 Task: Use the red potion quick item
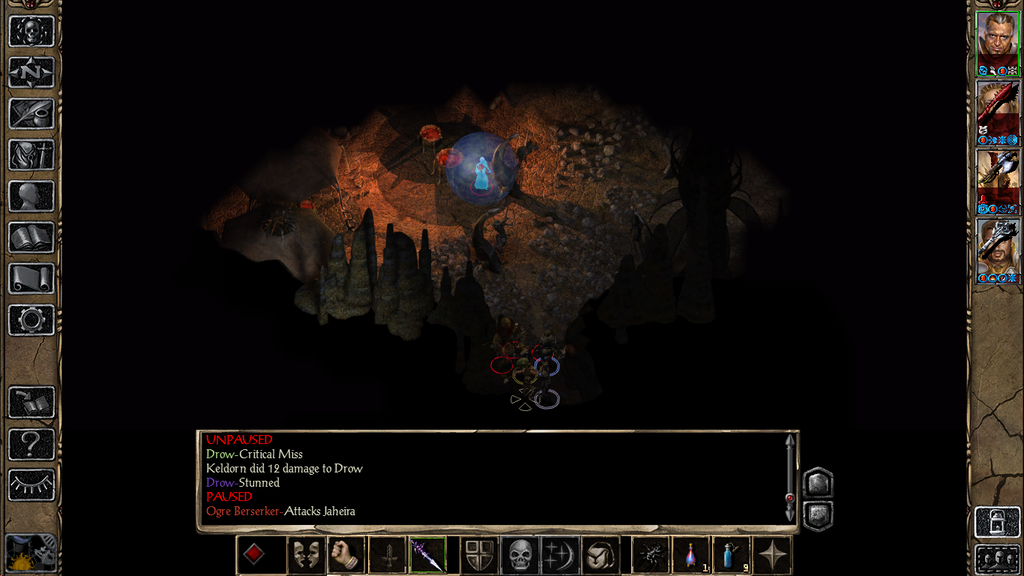click(x=690, y=555)
